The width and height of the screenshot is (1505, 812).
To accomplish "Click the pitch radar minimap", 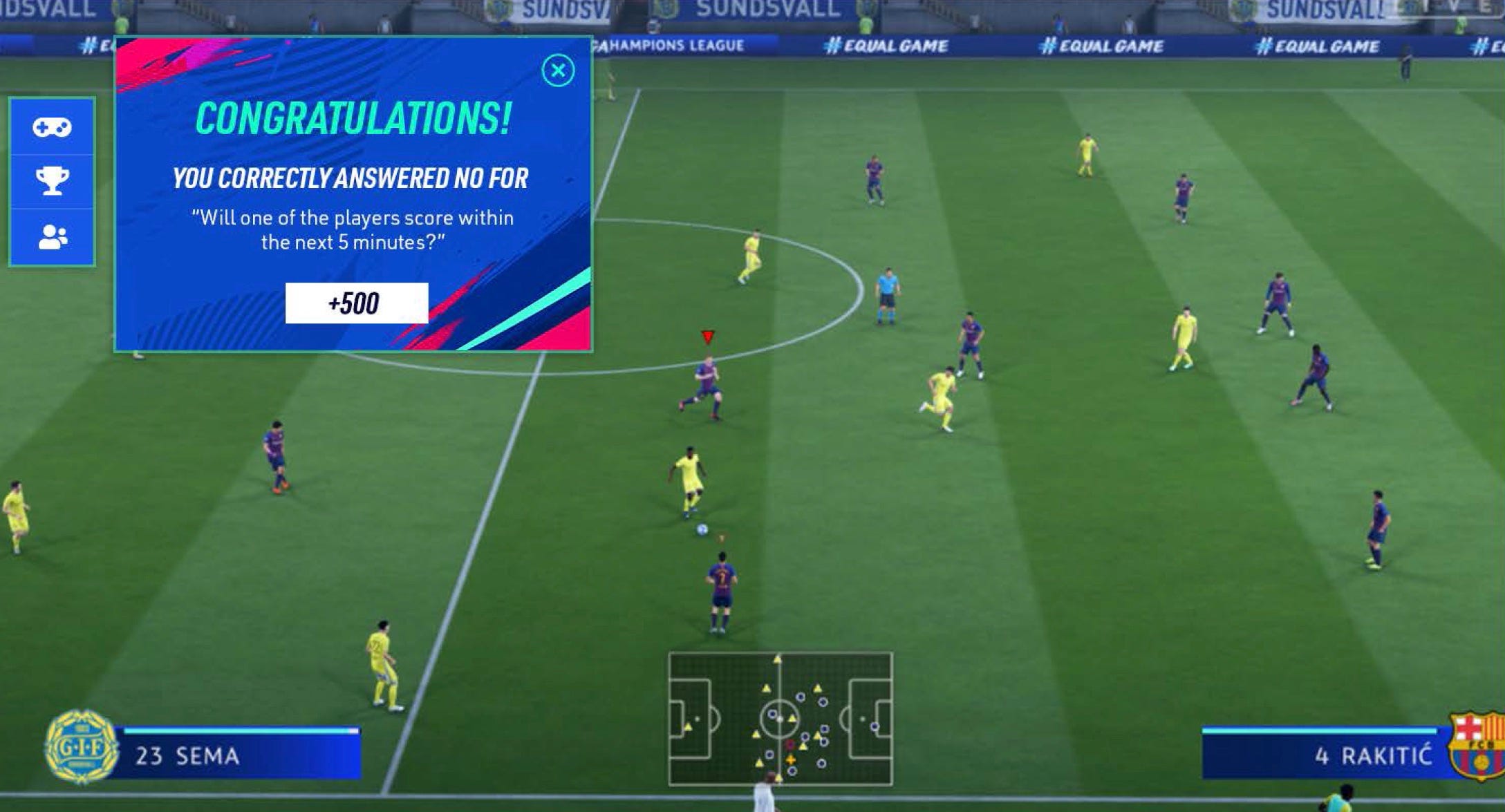I will (x=780, y=719).
